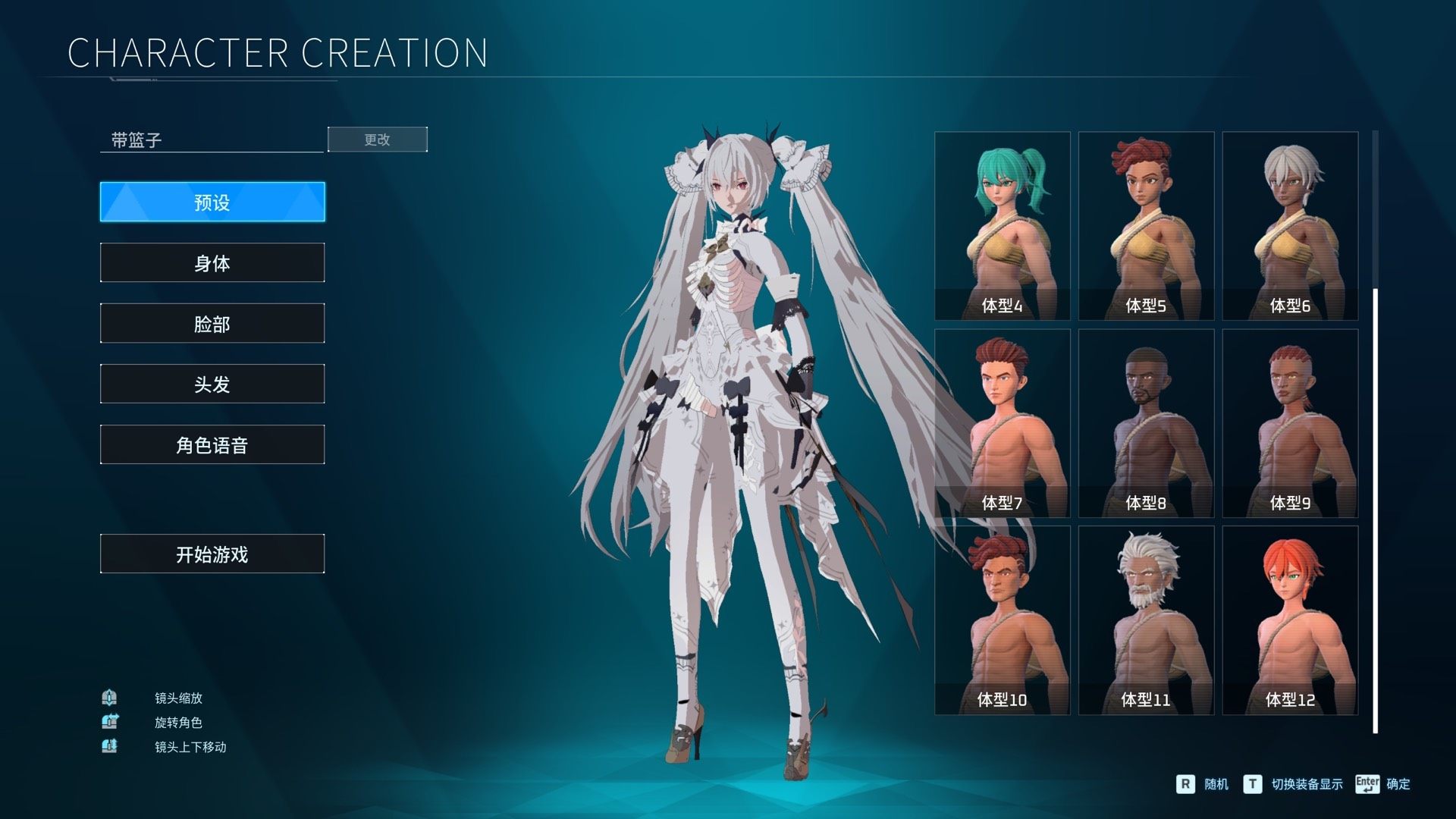Image resolution: width=1456 pixels, height=819 pixels.
Task: Open the 头发 hair options
Action: 212,384
